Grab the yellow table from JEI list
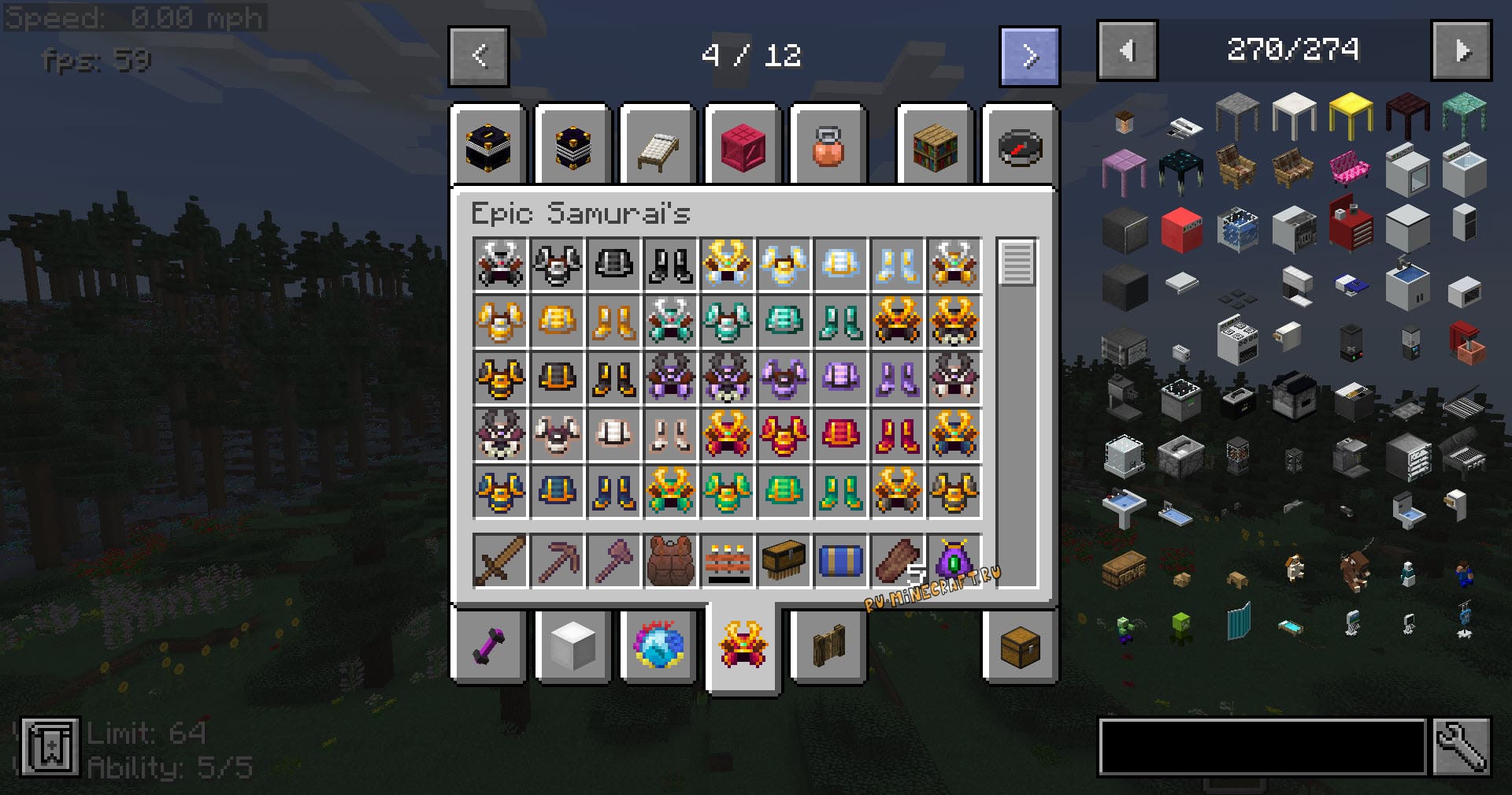Image resolution: width=1512 pixels, height=795 pixels. tap(1351, 113)
